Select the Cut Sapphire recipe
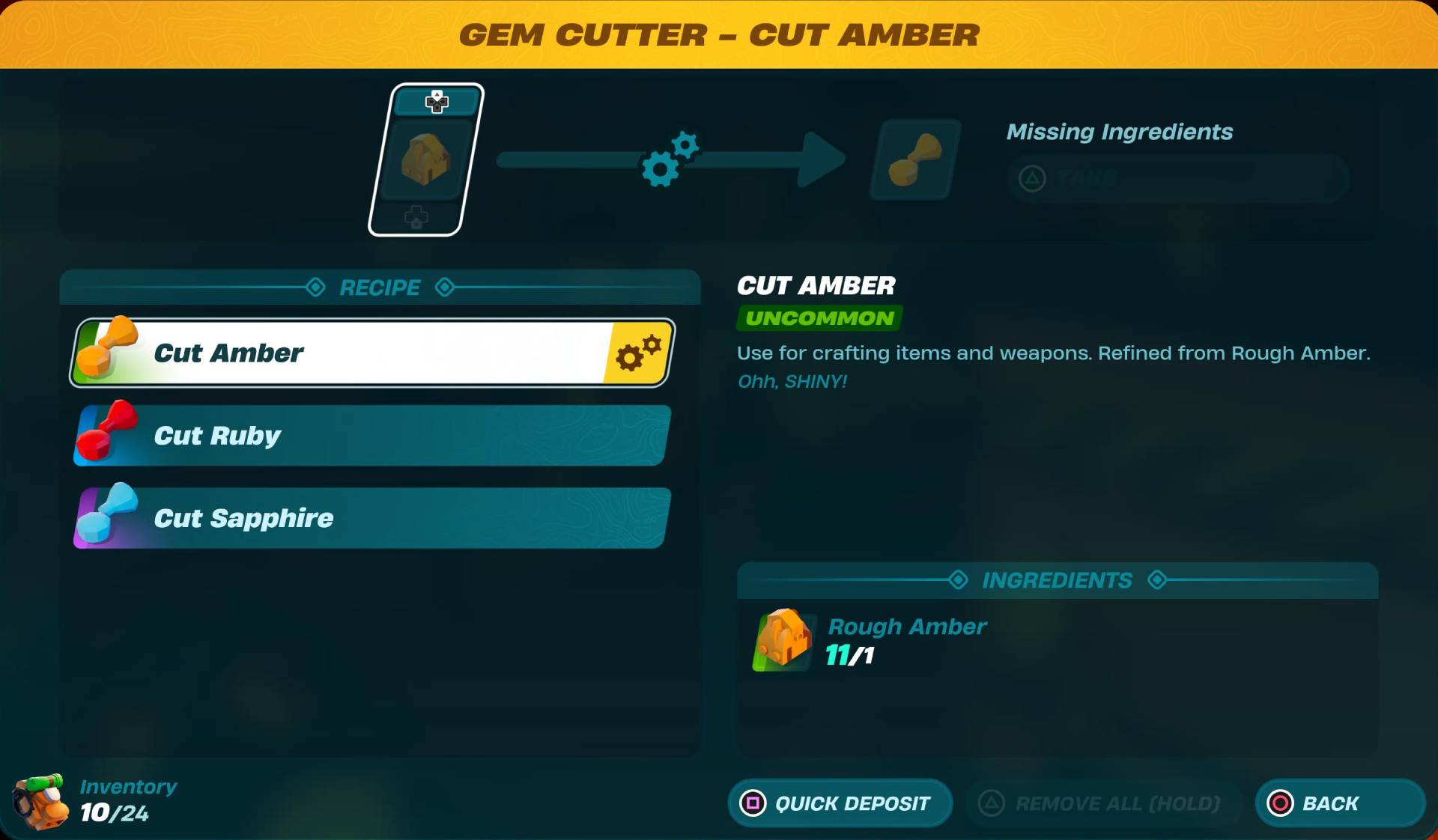1438x840 pixels. point(370,517)
